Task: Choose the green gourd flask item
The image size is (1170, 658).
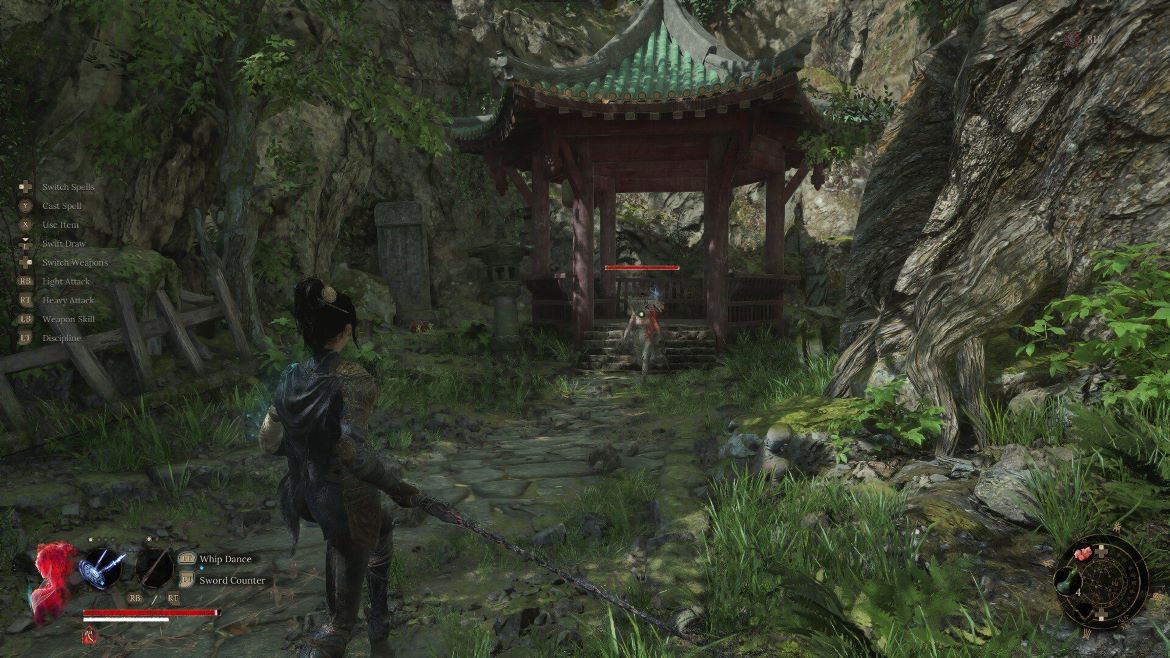Action: click(x=1068, y=582)
